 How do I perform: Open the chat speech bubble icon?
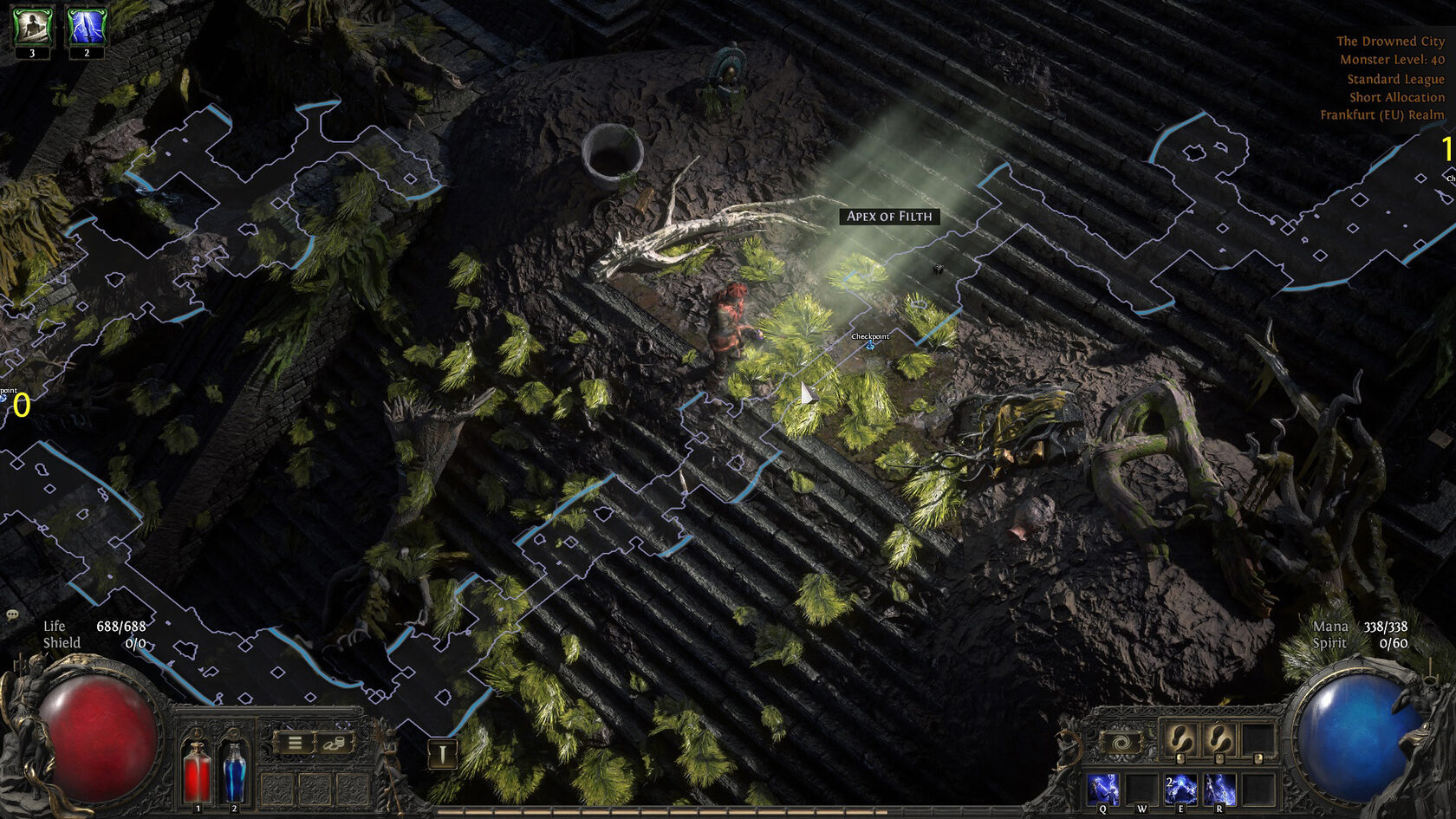point(12,614)
